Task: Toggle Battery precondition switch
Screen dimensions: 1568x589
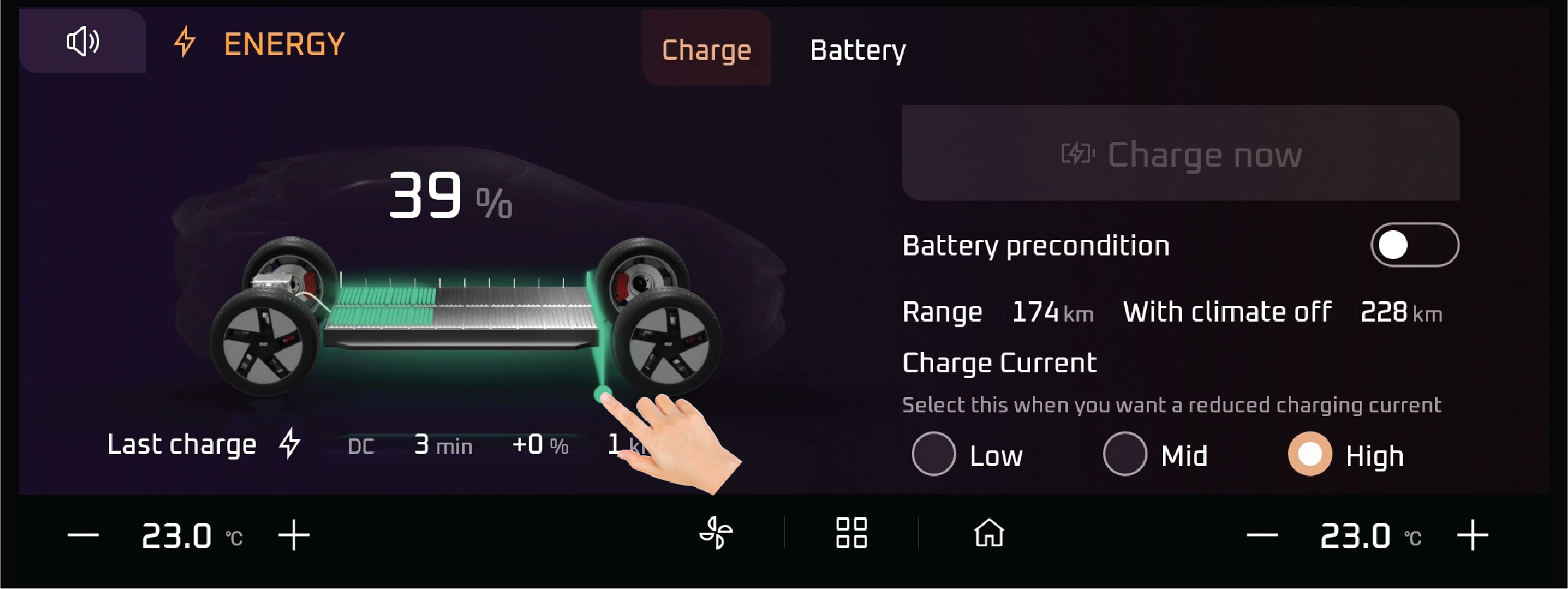Action: click(x=1414, y=245)
